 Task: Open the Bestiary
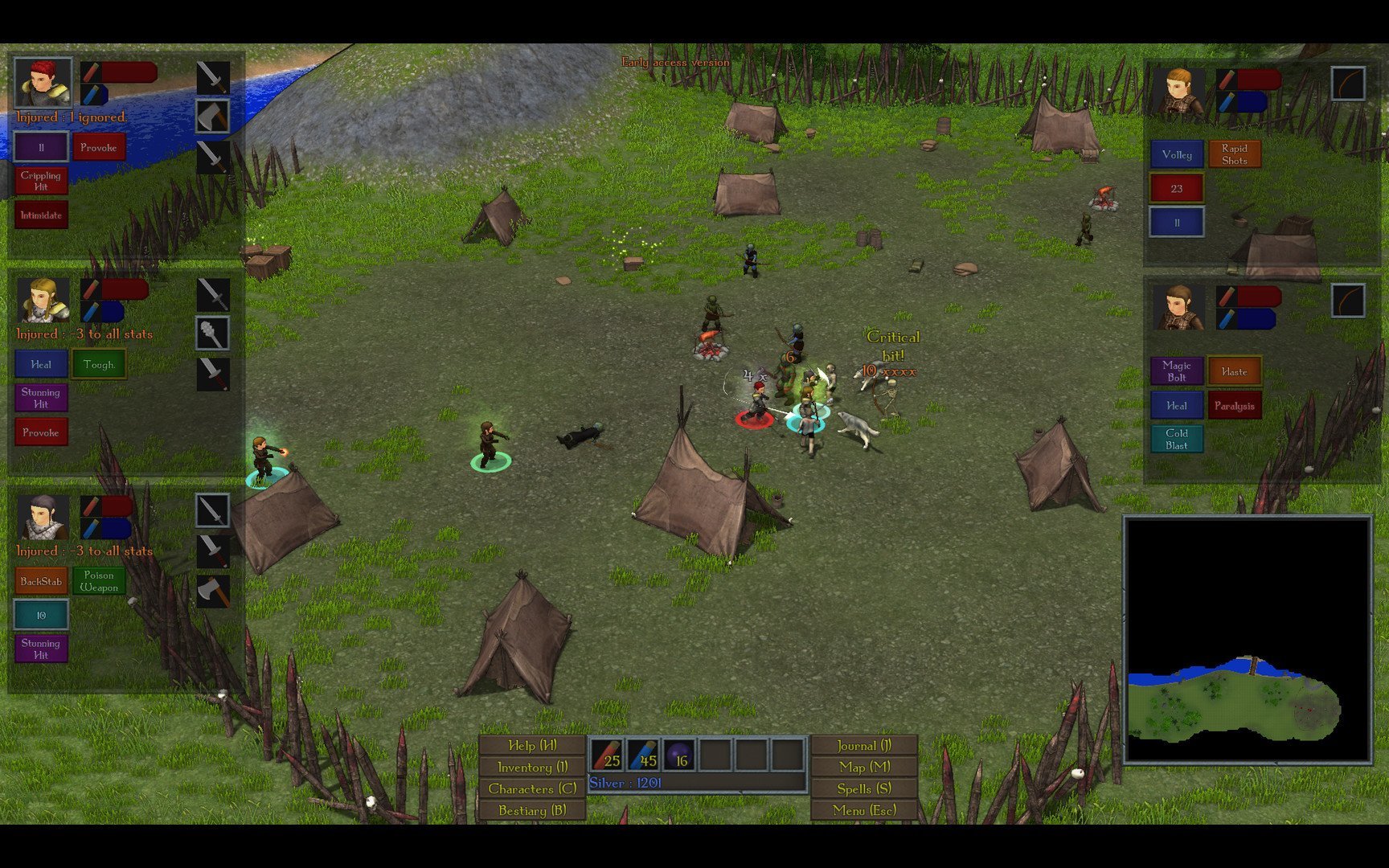pos(532,810)
